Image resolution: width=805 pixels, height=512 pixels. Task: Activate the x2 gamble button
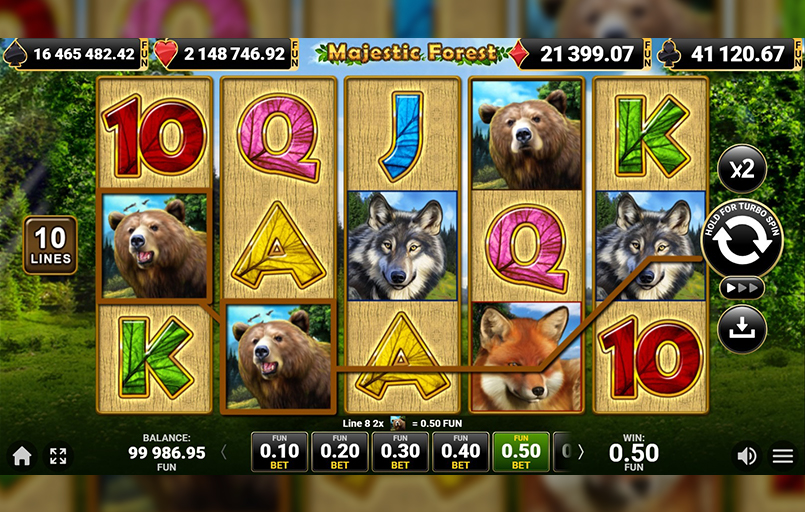point(741,168)
